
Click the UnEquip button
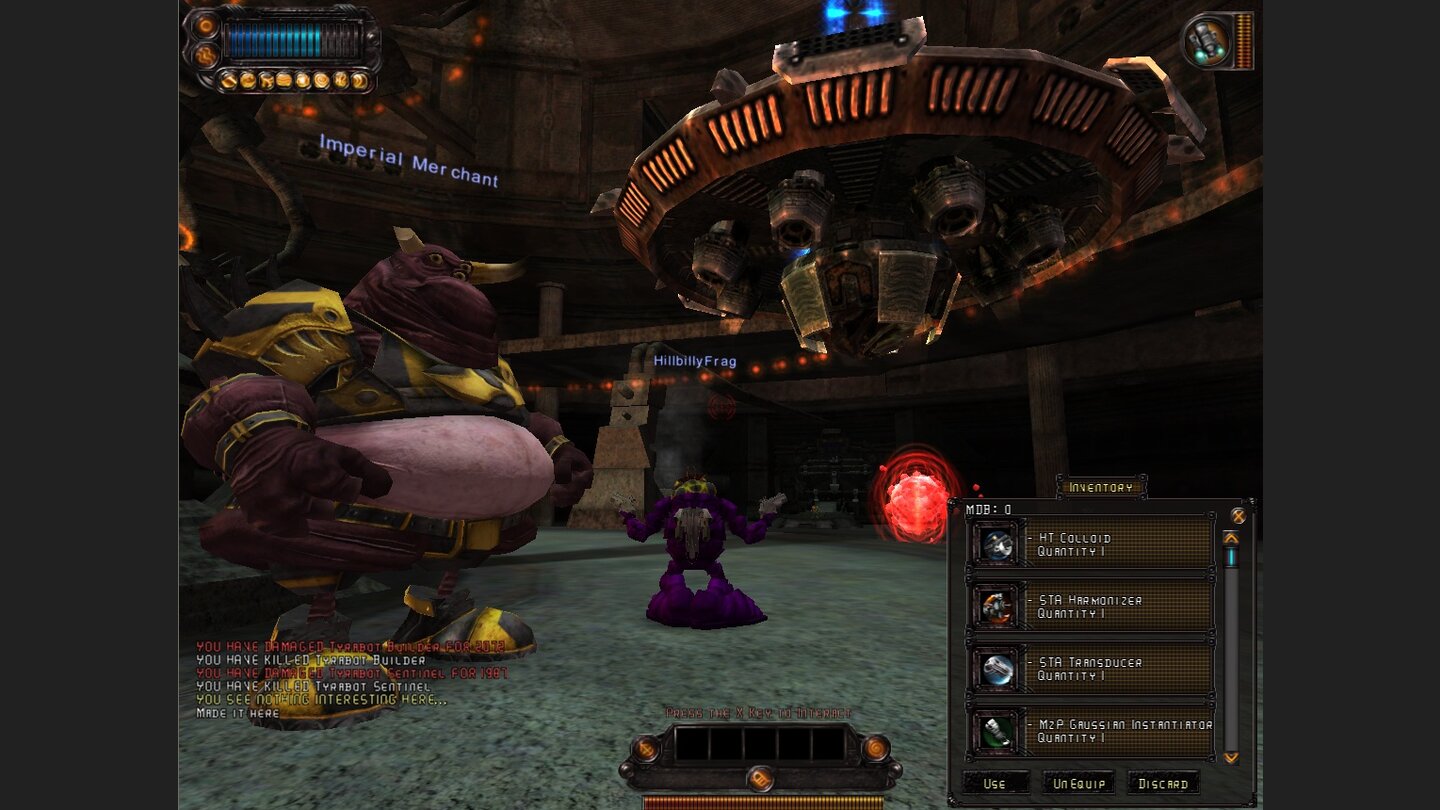coord(1078,783)
